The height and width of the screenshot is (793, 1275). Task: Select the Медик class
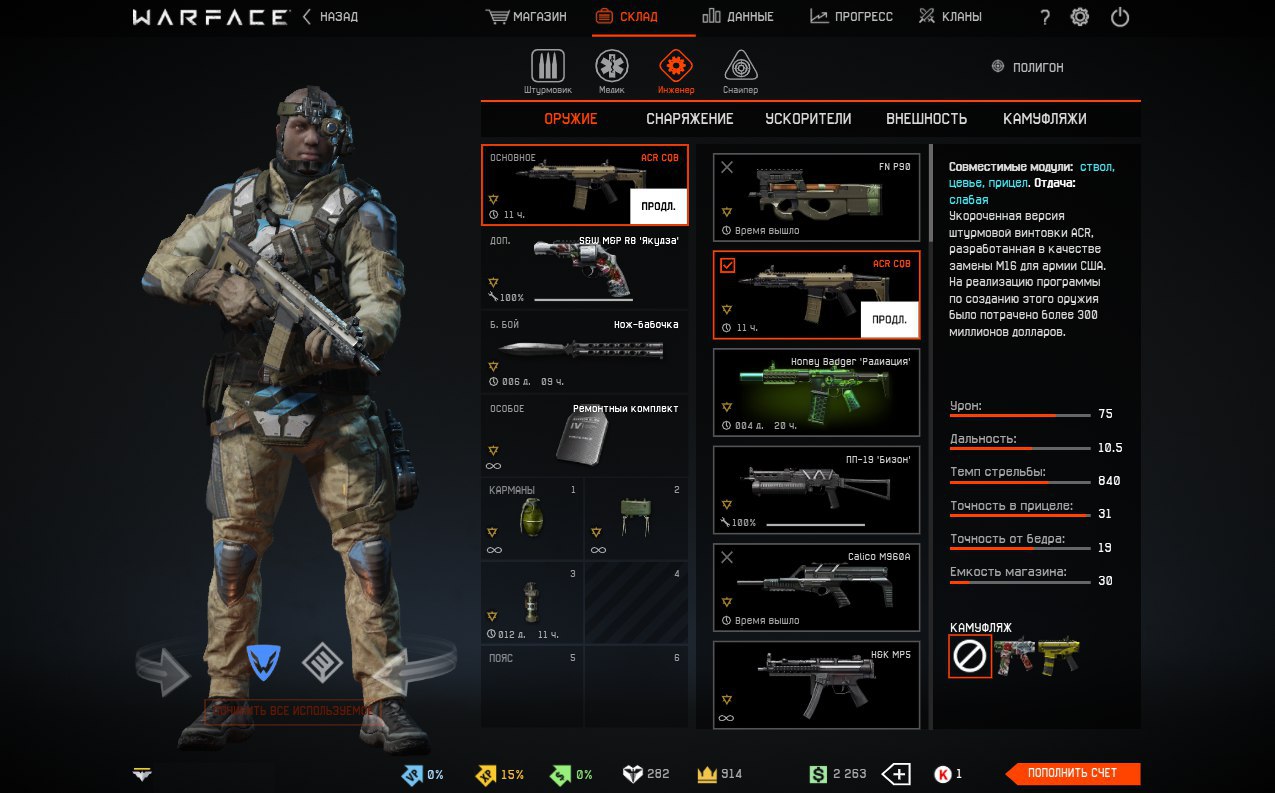[x=611, y=72]
